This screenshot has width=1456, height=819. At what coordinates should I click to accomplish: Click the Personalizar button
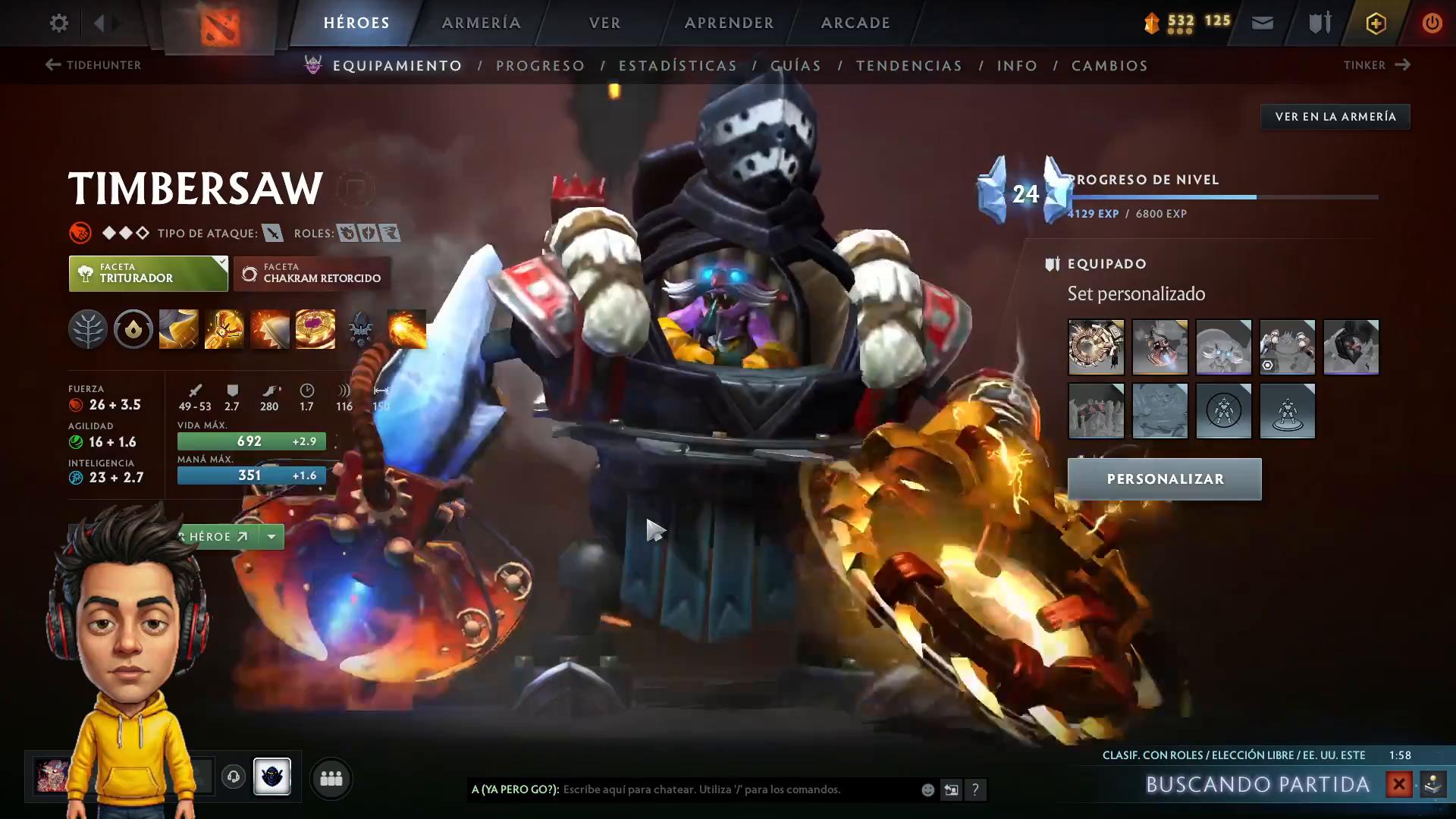point(1164,479)
